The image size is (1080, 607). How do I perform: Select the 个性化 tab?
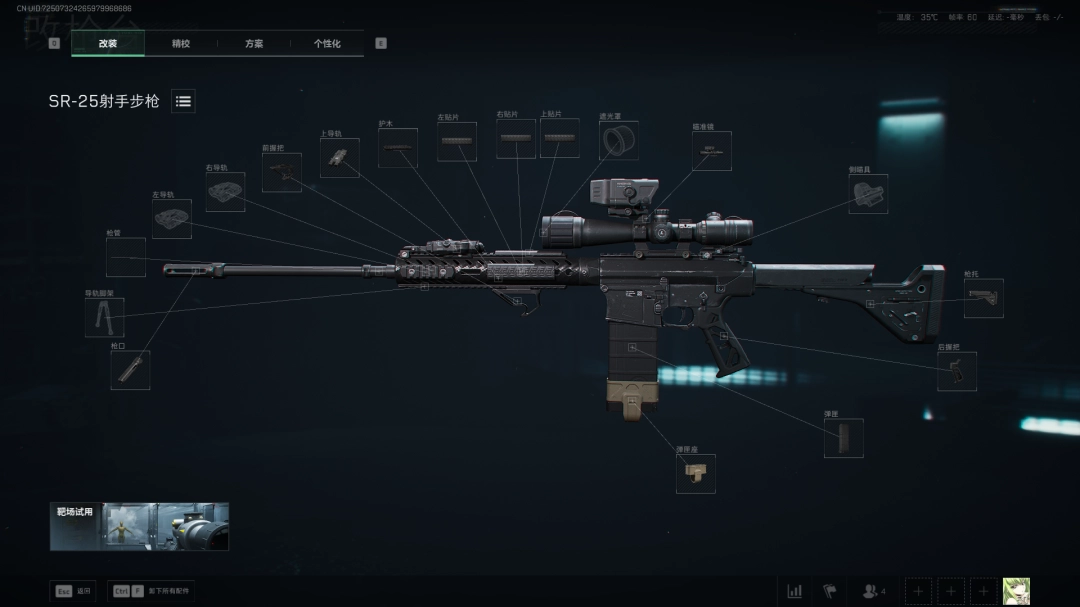[x=327, y=44]
